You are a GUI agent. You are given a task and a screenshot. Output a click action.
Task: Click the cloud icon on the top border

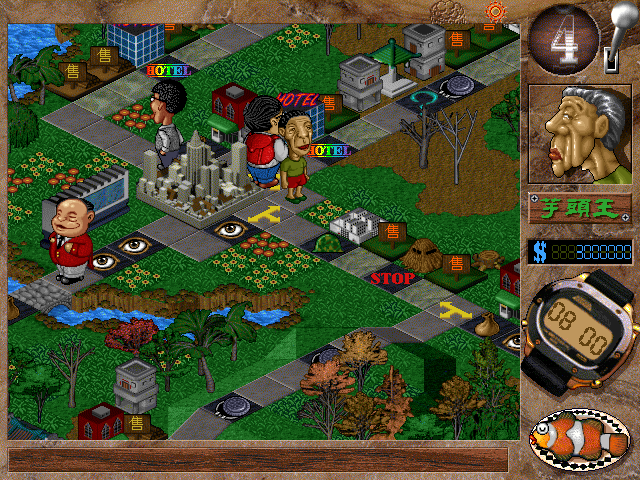click(x=449, y=12)
